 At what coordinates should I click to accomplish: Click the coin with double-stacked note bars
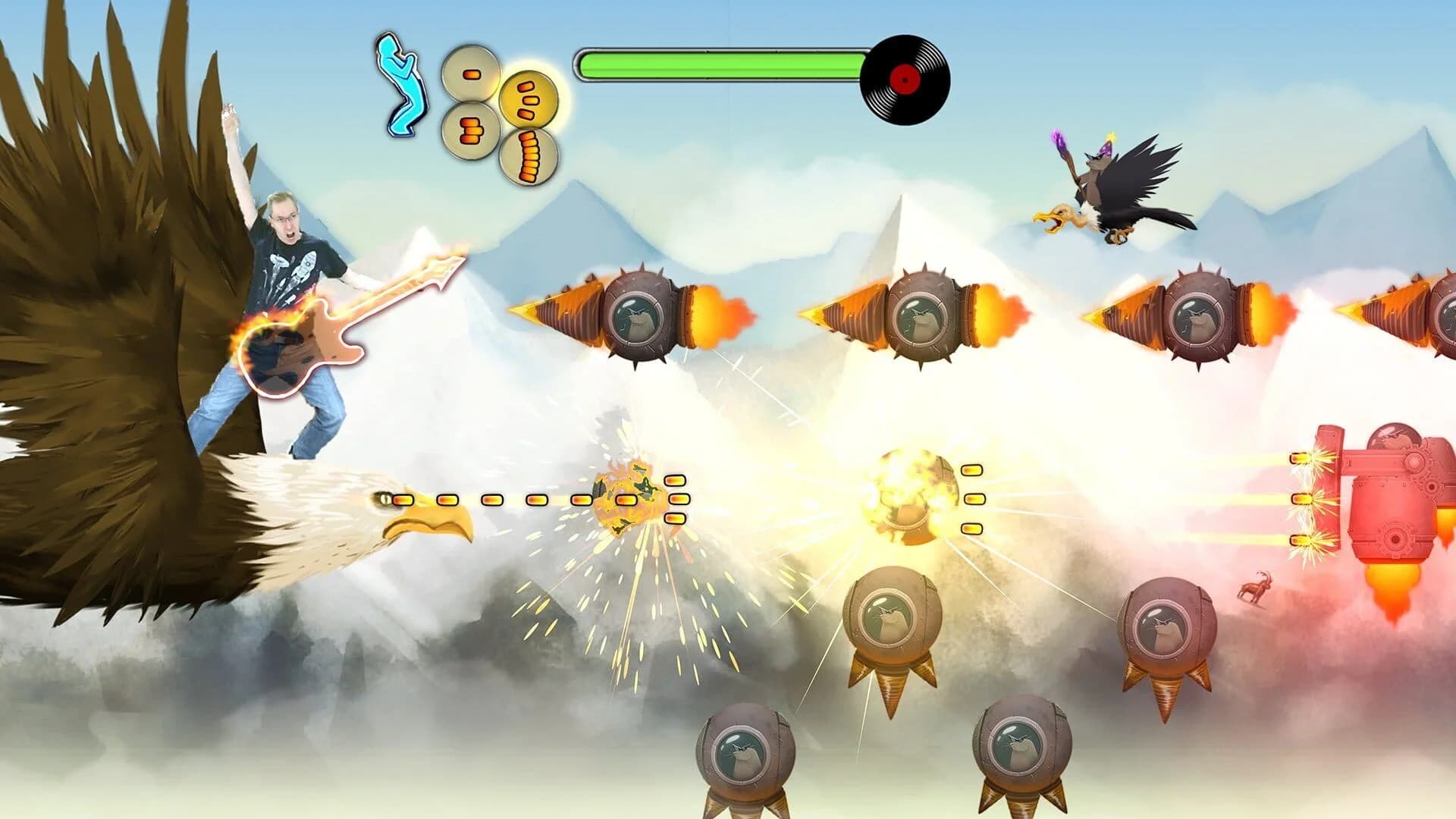point(471,130)
